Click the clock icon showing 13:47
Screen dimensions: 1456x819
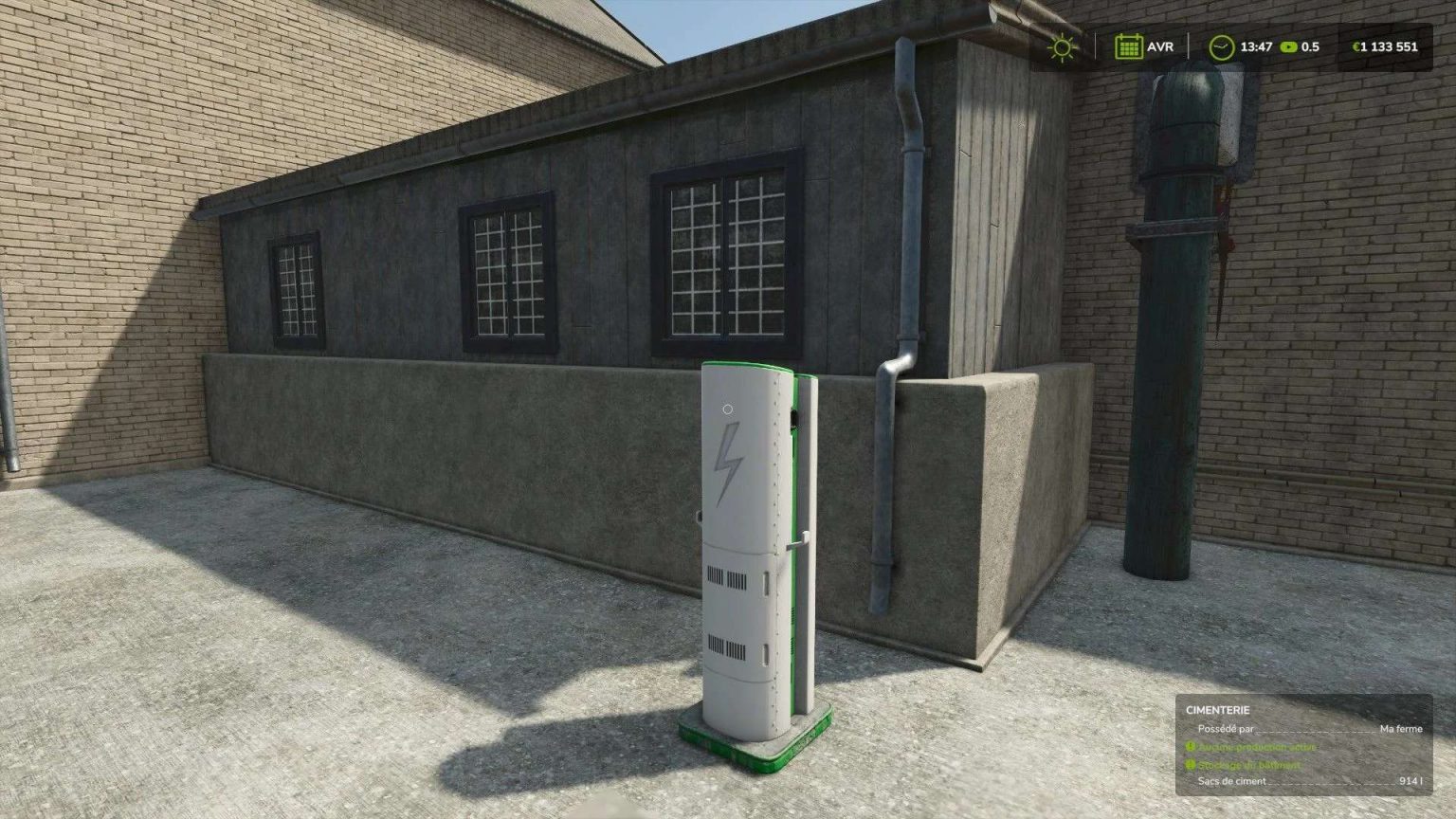[1223, 45]
